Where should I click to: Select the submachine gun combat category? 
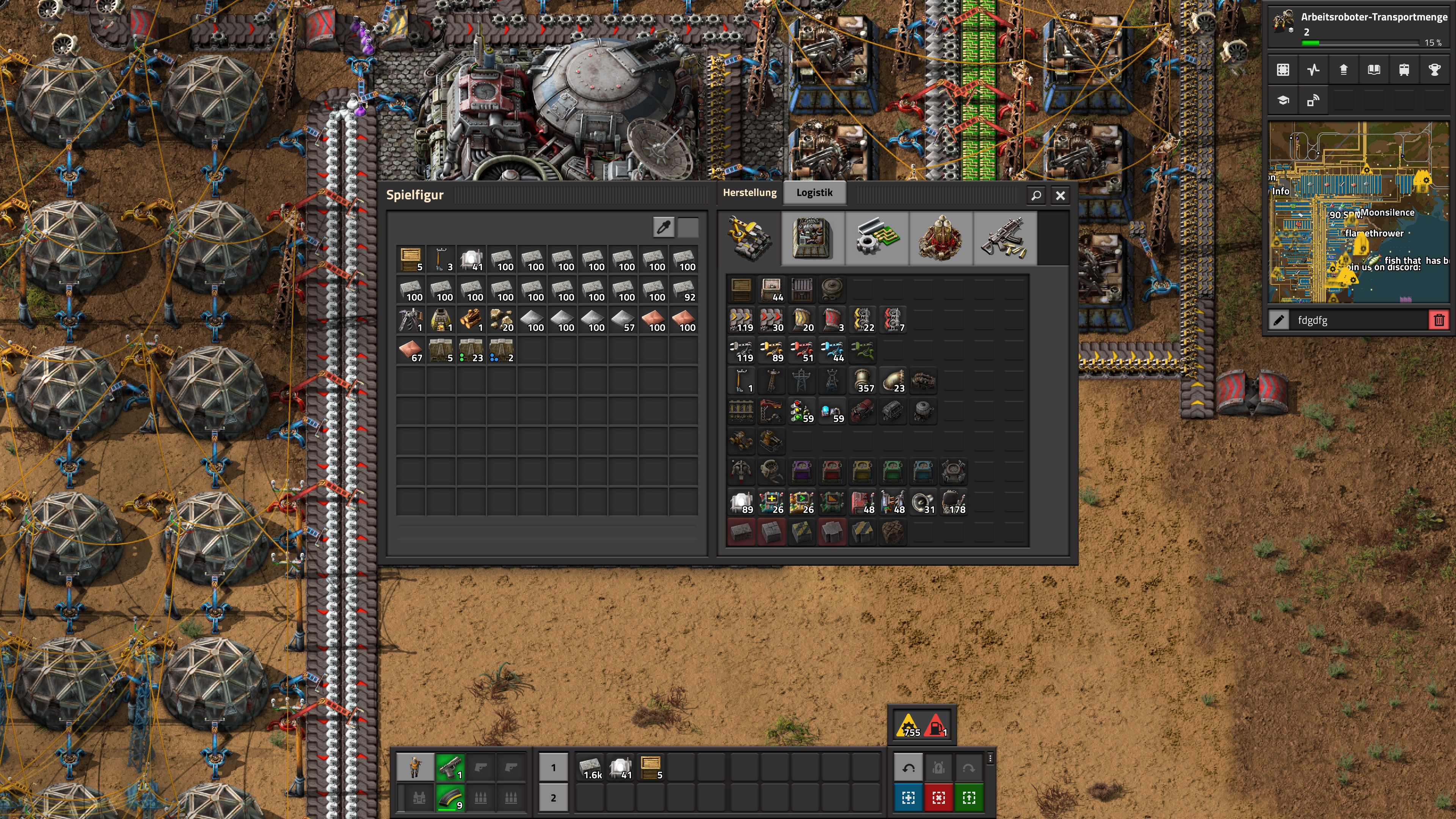[1004, 238]
